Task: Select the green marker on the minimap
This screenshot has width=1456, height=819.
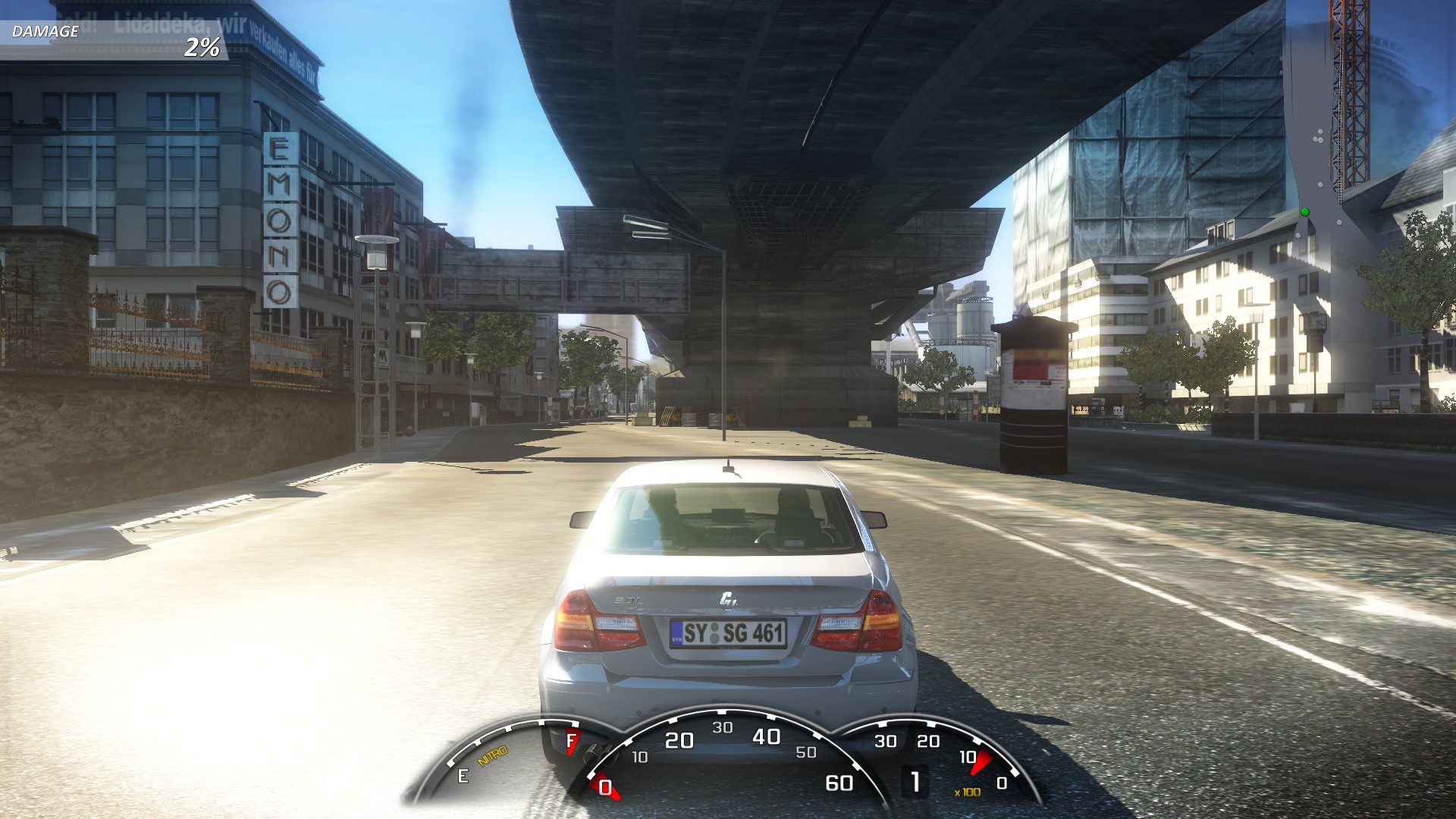Action: (1305, 212)
